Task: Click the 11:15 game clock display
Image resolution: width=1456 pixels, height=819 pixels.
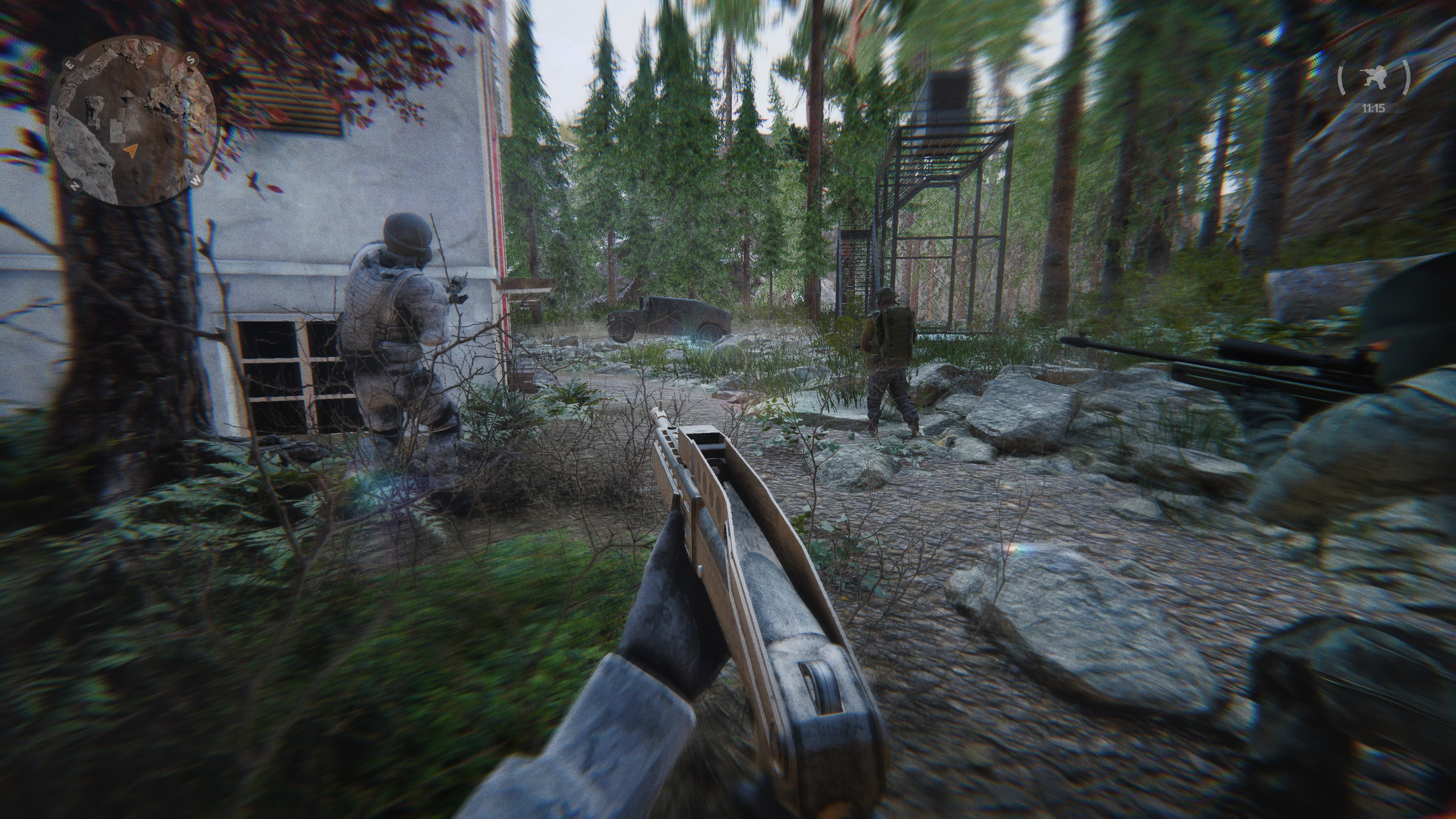Action: 1373,108
